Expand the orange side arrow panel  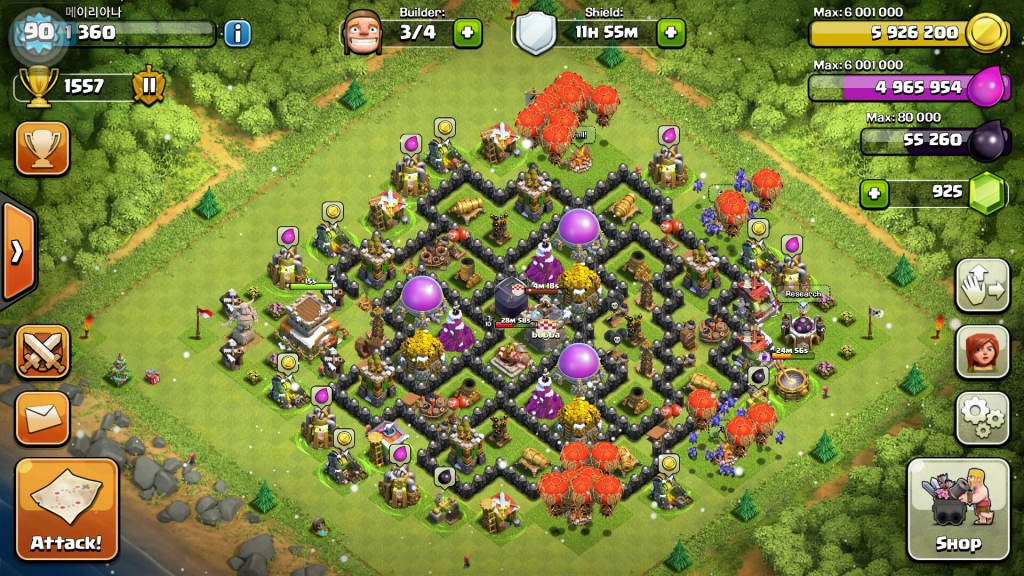(x=17, y=250)
